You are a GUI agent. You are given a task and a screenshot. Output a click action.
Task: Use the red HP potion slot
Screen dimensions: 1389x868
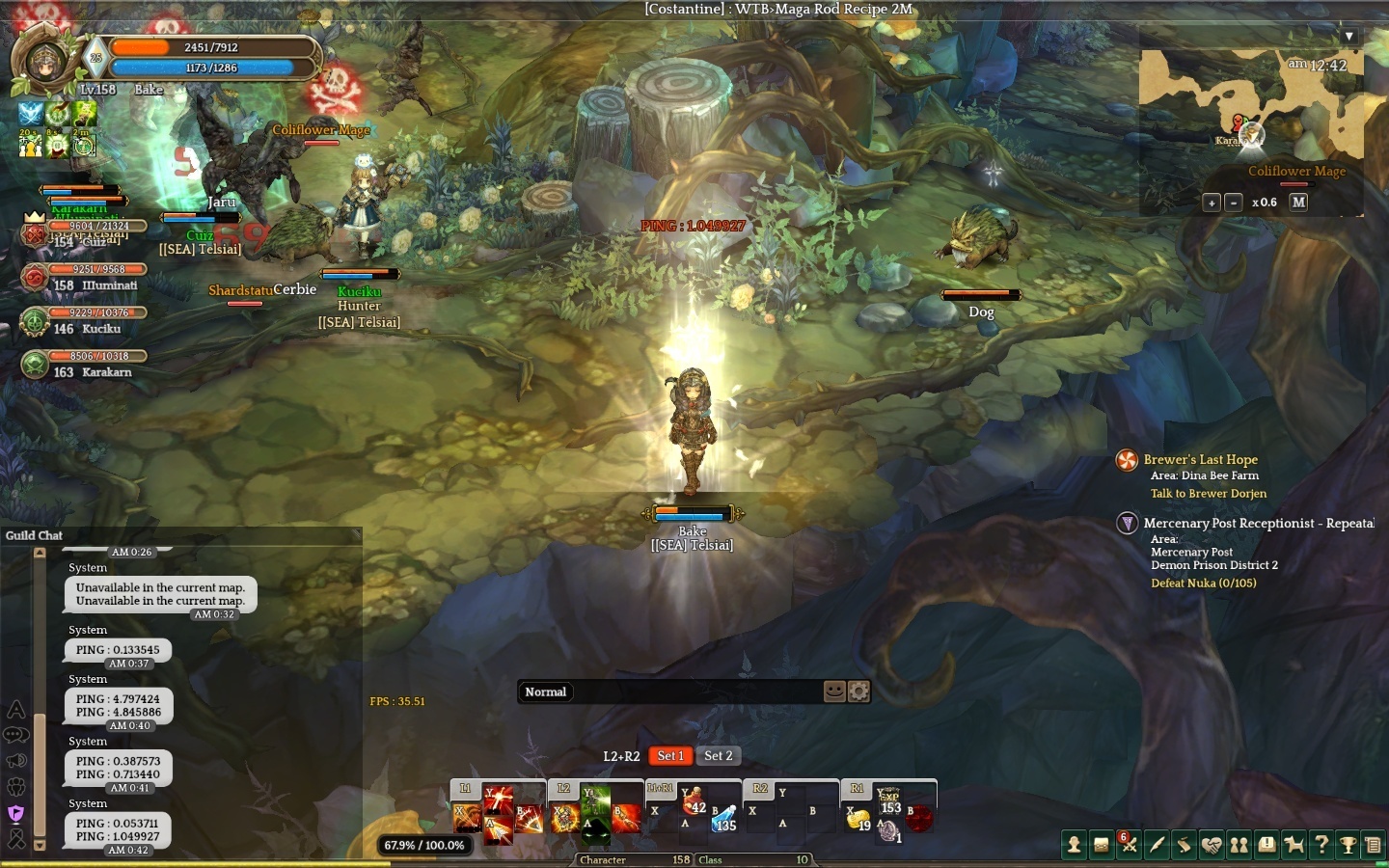pos(693,802)
